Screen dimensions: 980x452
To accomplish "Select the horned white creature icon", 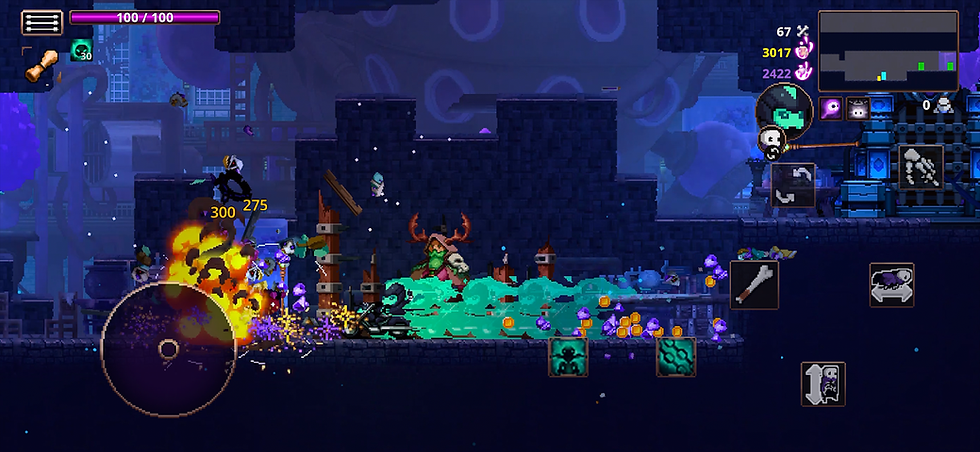I will tap(857, 108).
